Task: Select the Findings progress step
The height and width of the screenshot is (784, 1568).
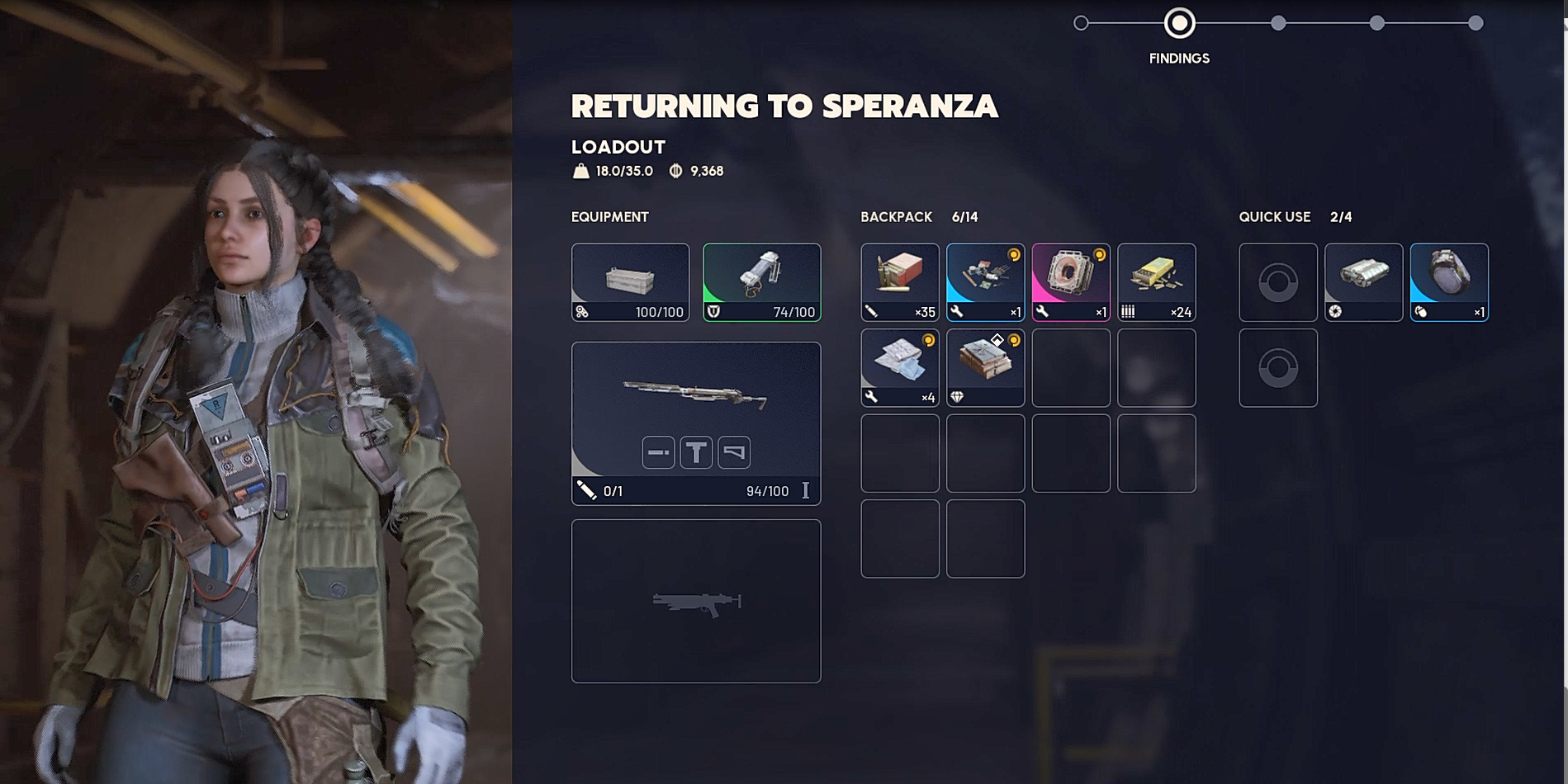Action: coord(1179,24)
